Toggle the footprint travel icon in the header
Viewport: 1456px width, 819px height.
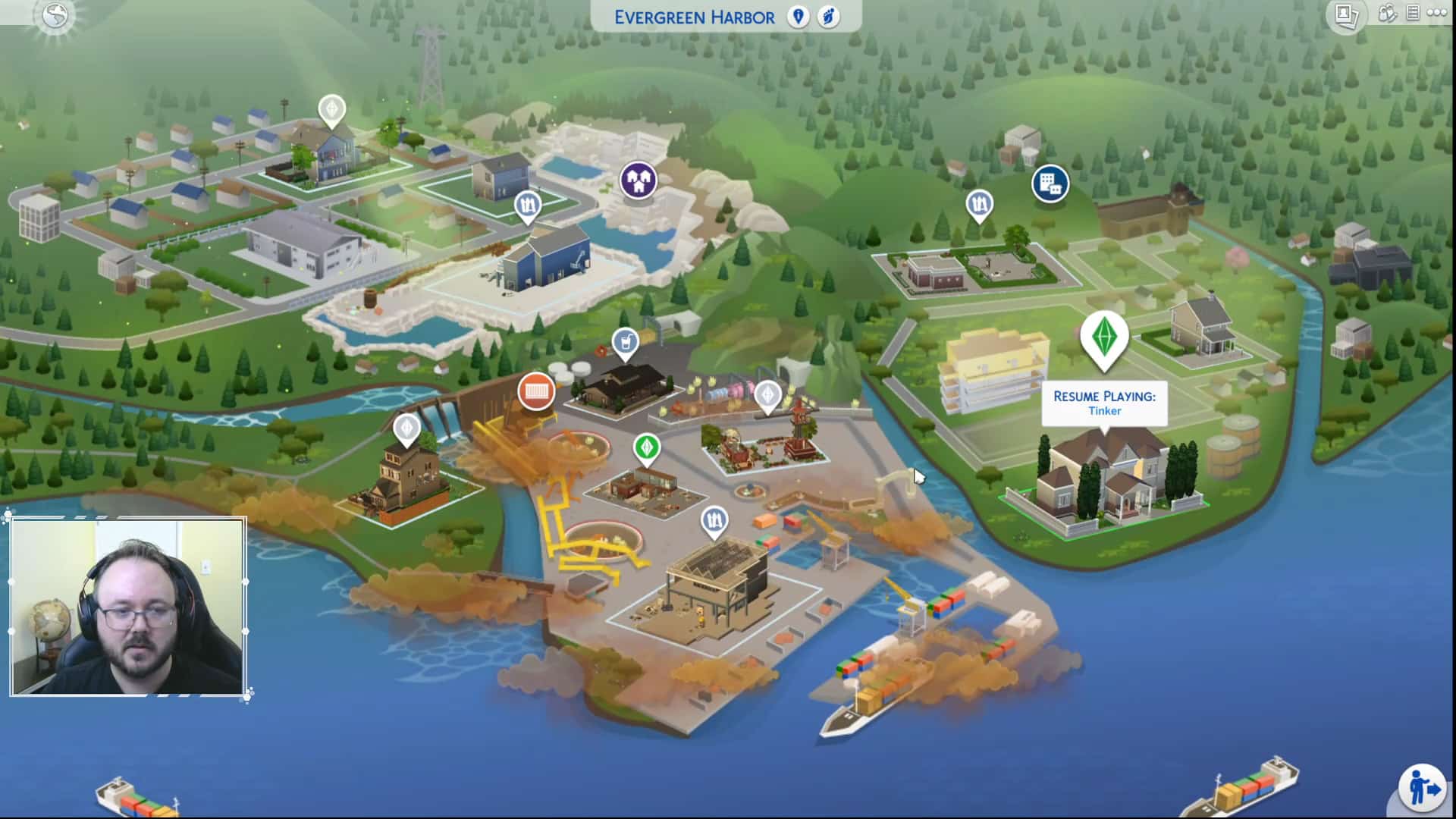point(828,17)
